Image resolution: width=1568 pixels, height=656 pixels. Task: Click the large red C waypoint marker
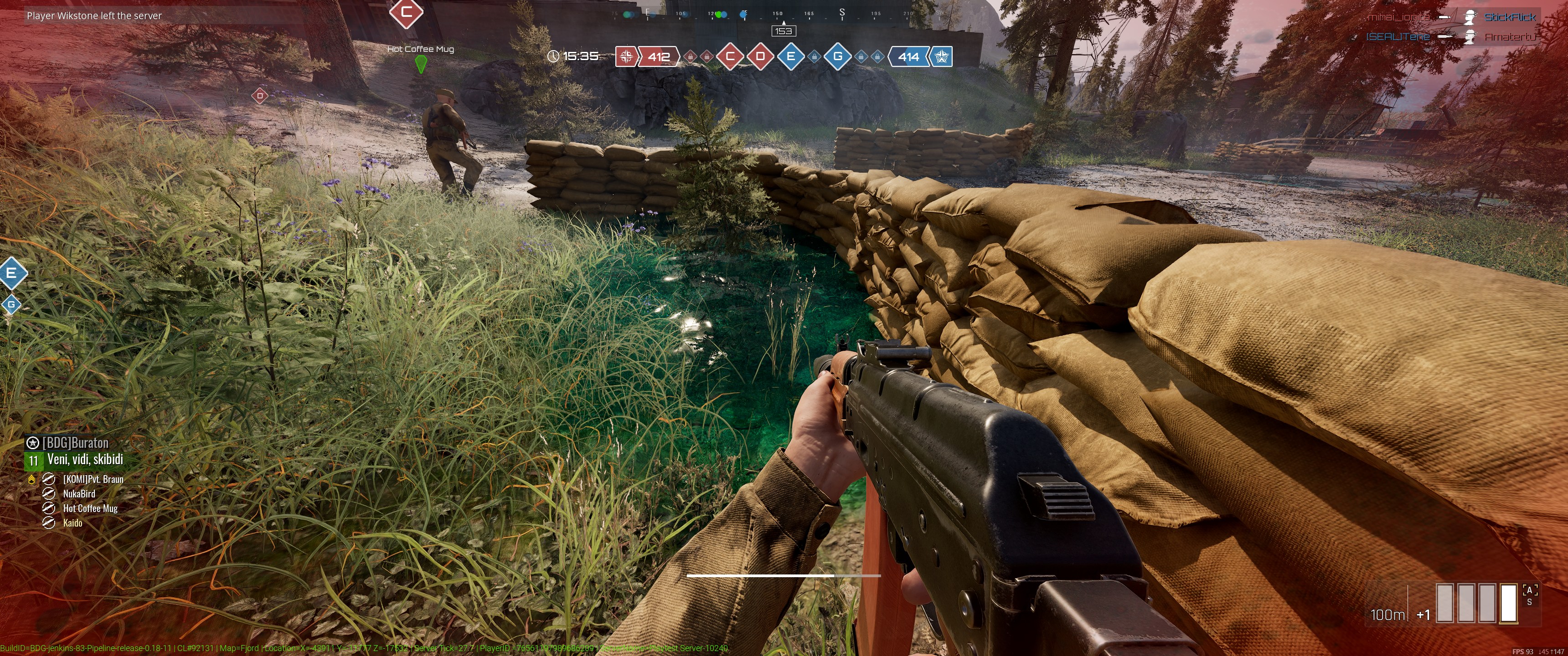pyautogui.click(x=406, y=11)
